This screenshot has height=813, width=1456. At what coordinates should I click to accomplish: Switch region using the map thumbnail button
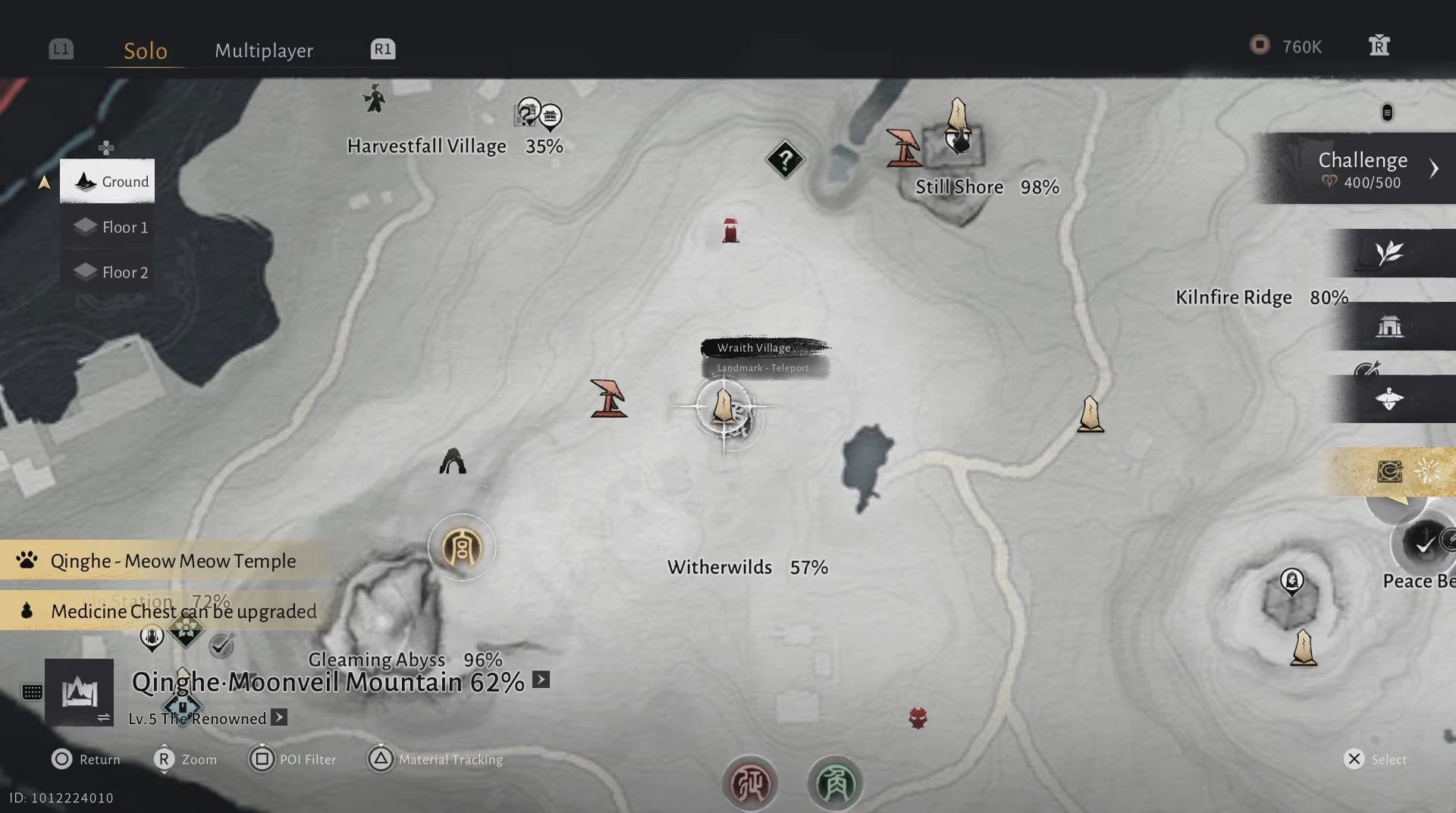(x=80, y=692)
